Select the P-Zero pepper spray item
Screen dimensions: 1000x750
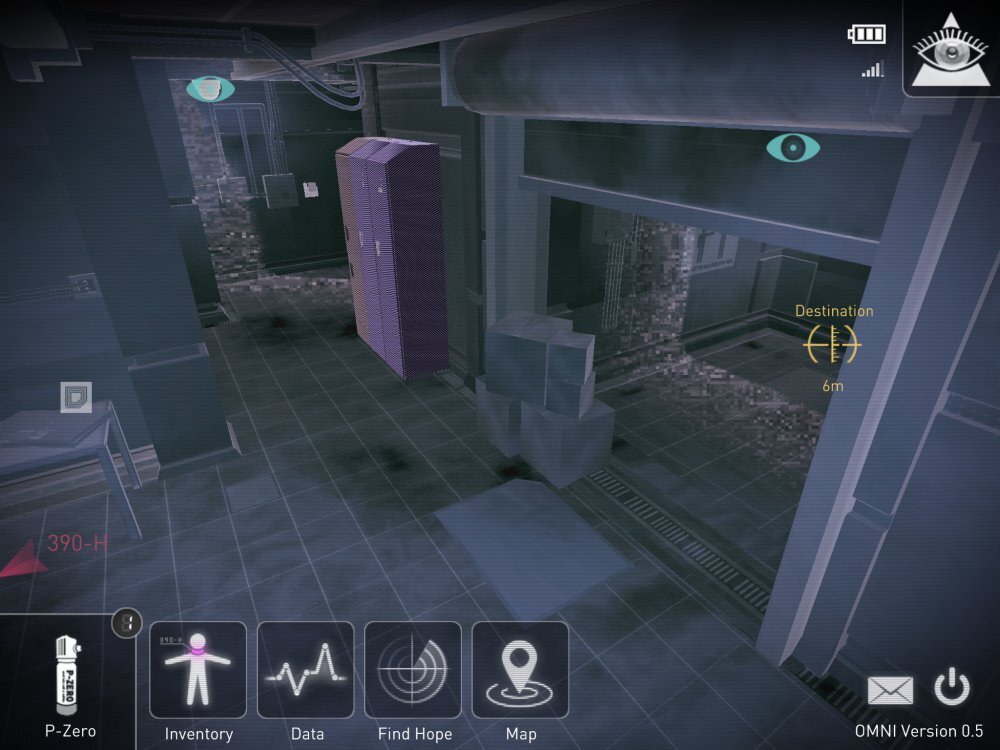point(70,685)
